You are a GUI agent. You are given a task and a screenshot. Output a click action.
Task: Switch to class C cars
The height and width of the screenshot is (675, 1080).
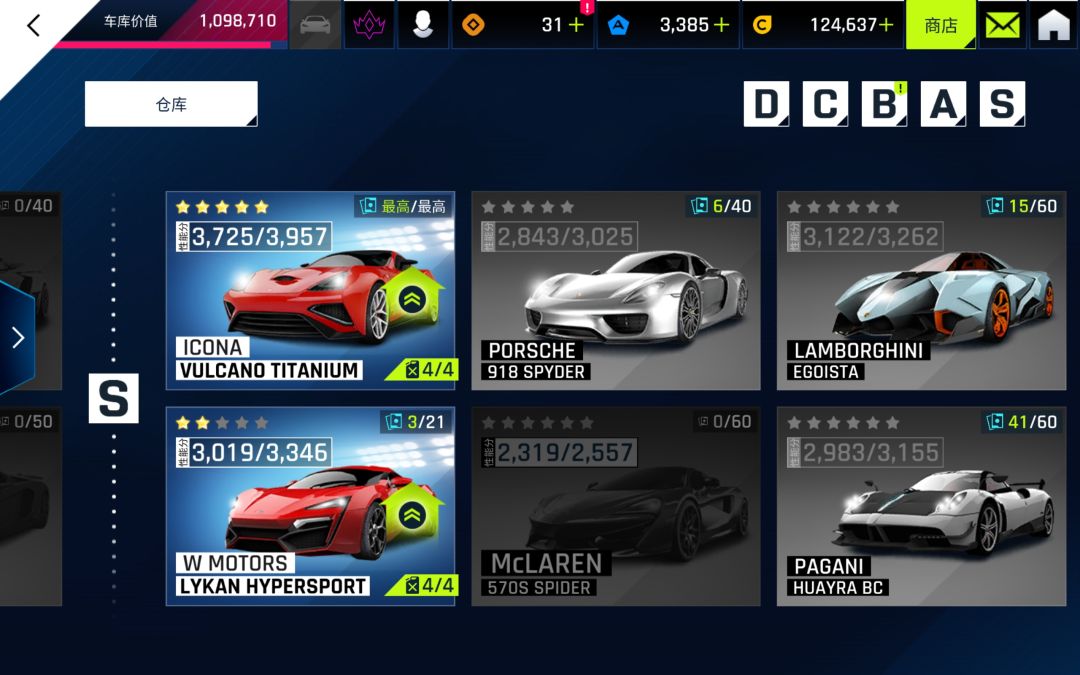[825, 104]
